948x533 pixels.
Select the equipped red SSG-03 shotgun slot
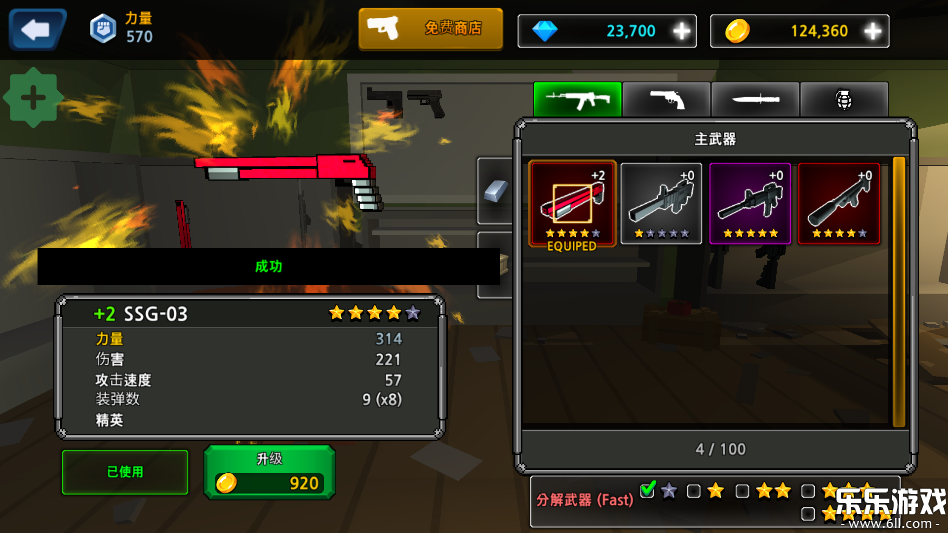572,204
